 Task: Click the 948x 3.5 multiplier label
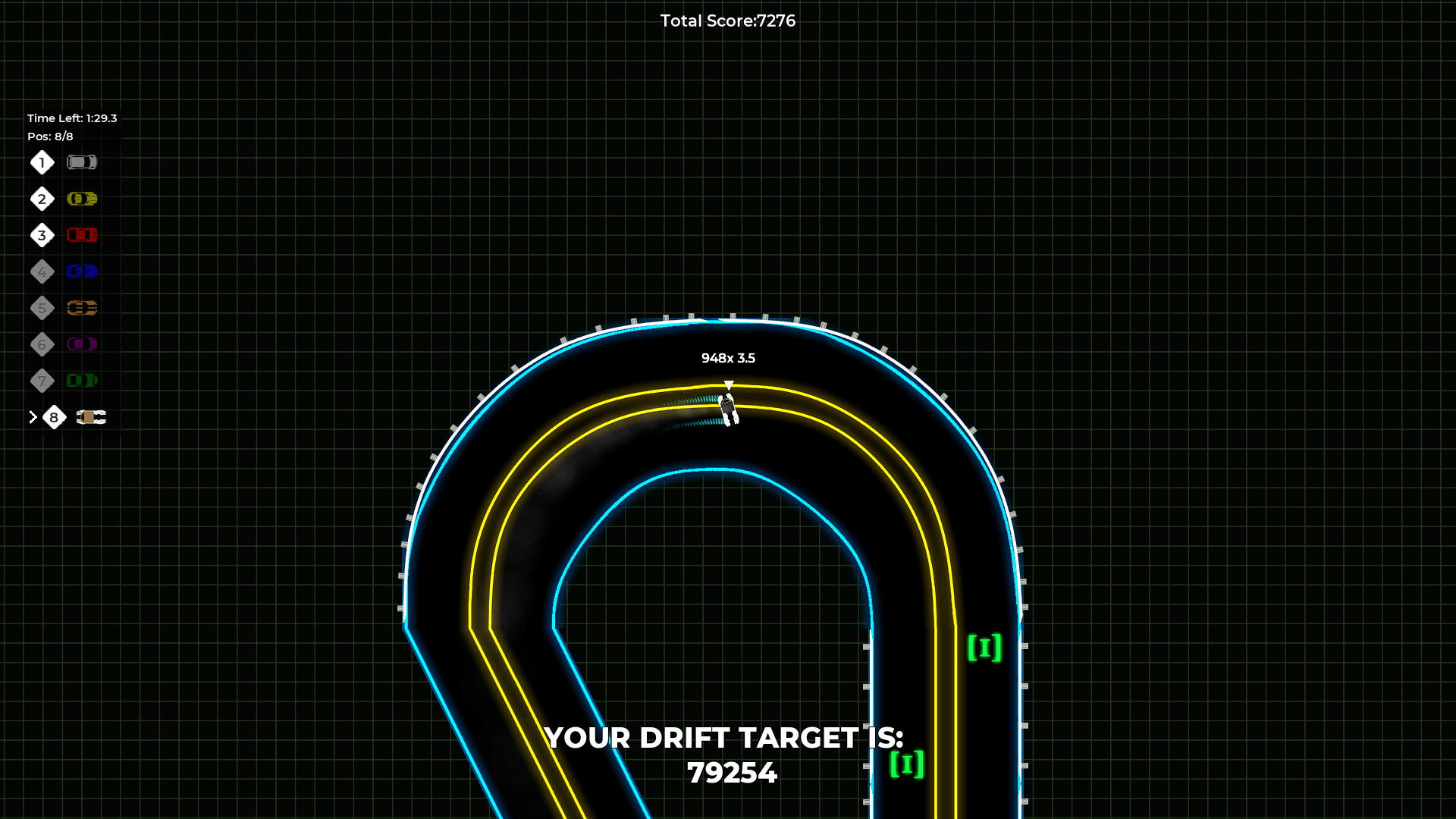click(x=728, y=358)
